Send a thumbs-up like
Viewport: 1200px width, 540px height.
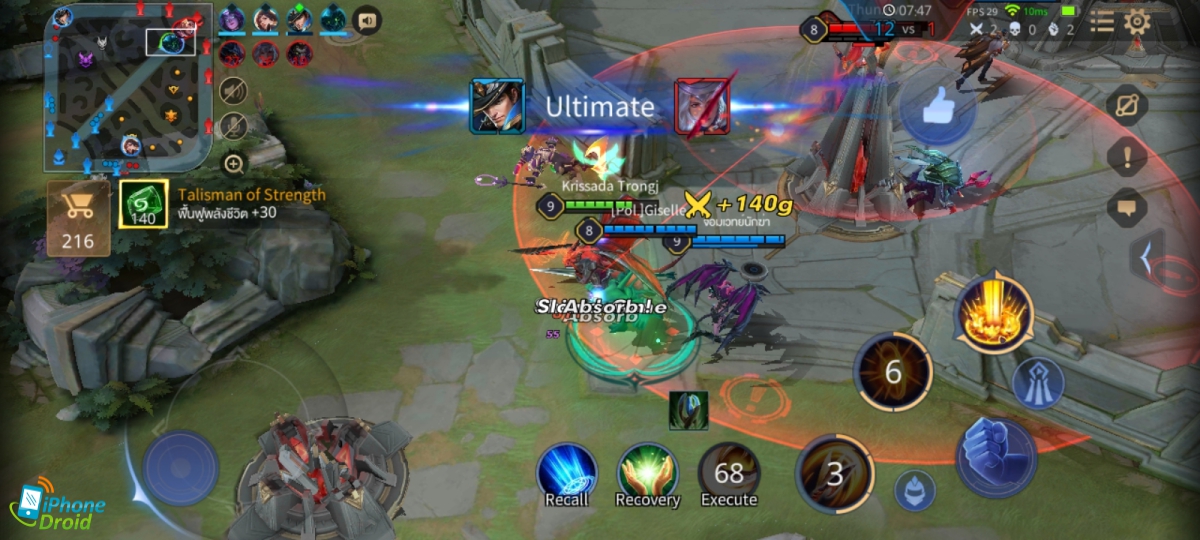pos(938,109)
